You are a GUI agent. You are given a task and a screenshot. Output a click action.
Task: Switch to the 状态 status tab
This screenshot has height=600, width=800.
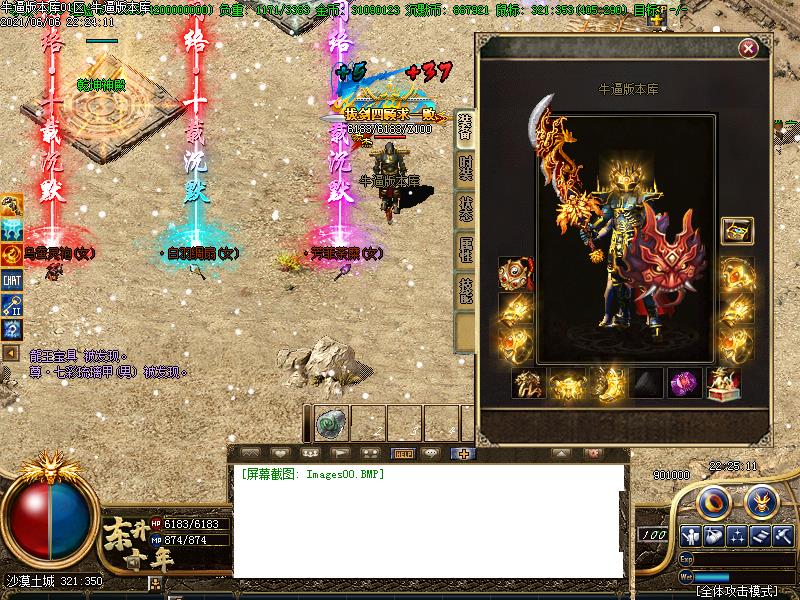point(465,208)
